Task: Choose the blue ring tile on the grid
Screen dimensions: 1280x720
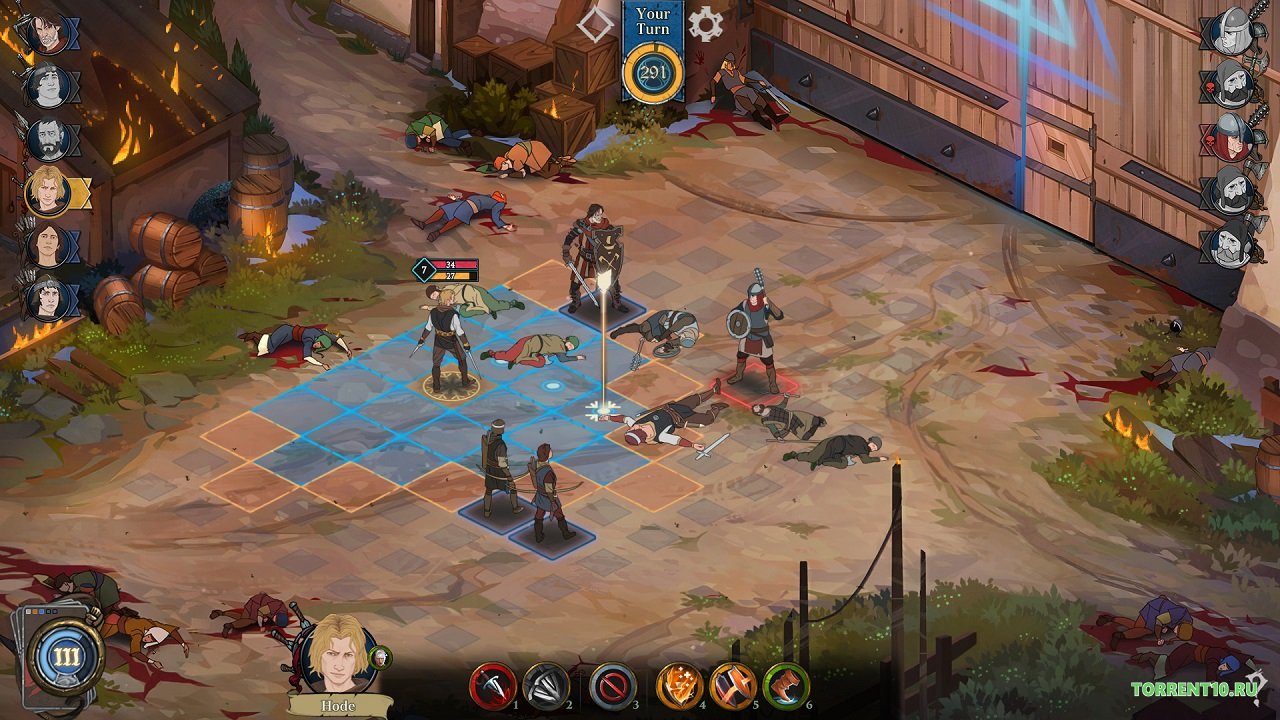Action: (x=551, y=385)
